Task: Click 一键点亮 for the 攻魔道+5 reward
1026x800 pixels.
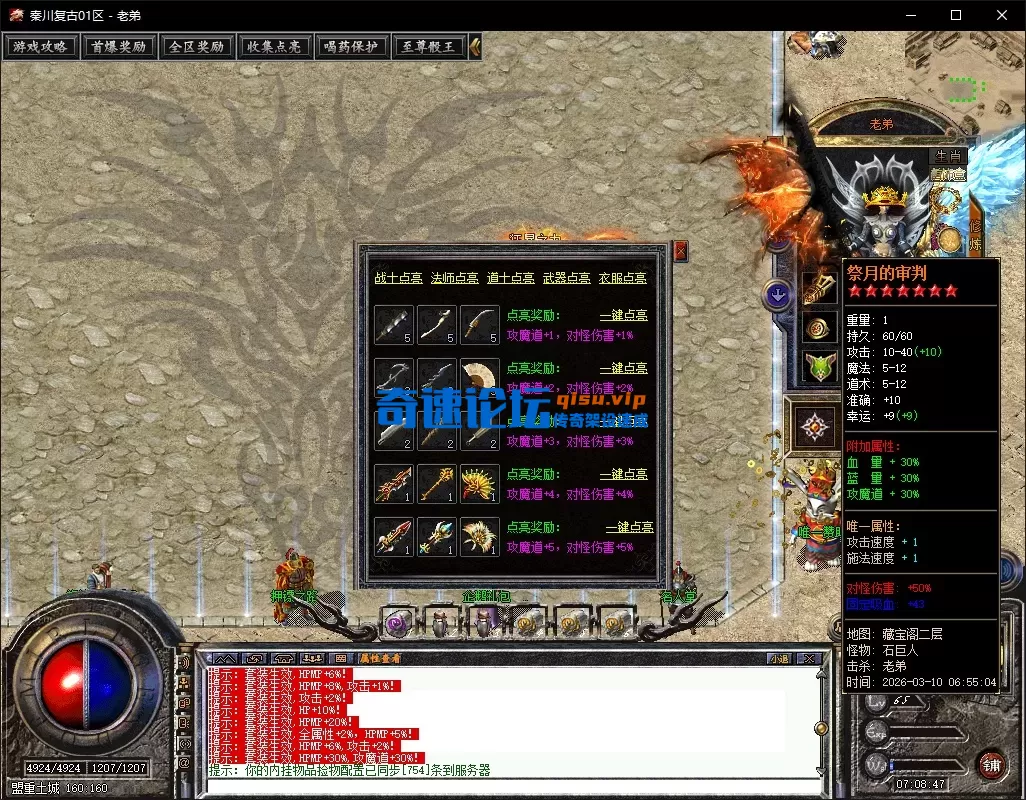Action: (x=629, y=527)
